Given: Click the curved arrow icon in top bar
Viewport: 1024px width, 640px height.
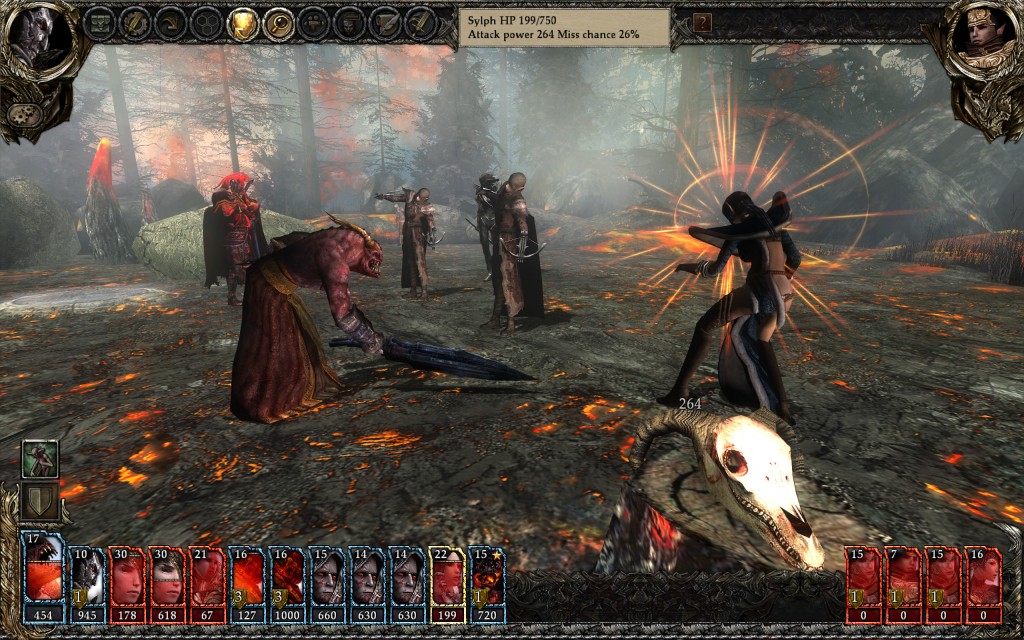Looking at the screenshot, I should (x=171, y=22).
